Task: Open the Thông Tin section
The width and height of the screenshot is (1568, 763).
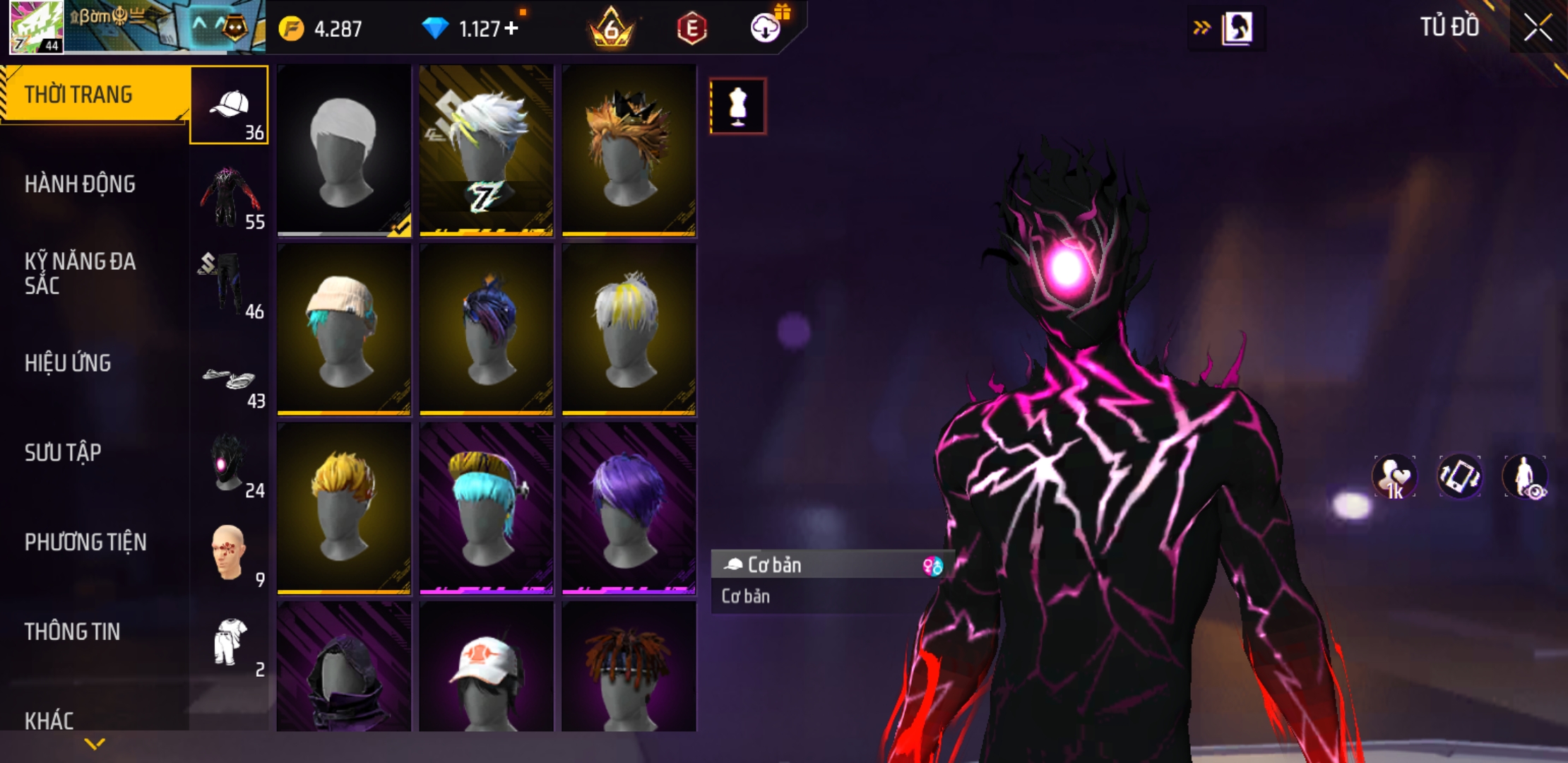Action: point(72,632)
